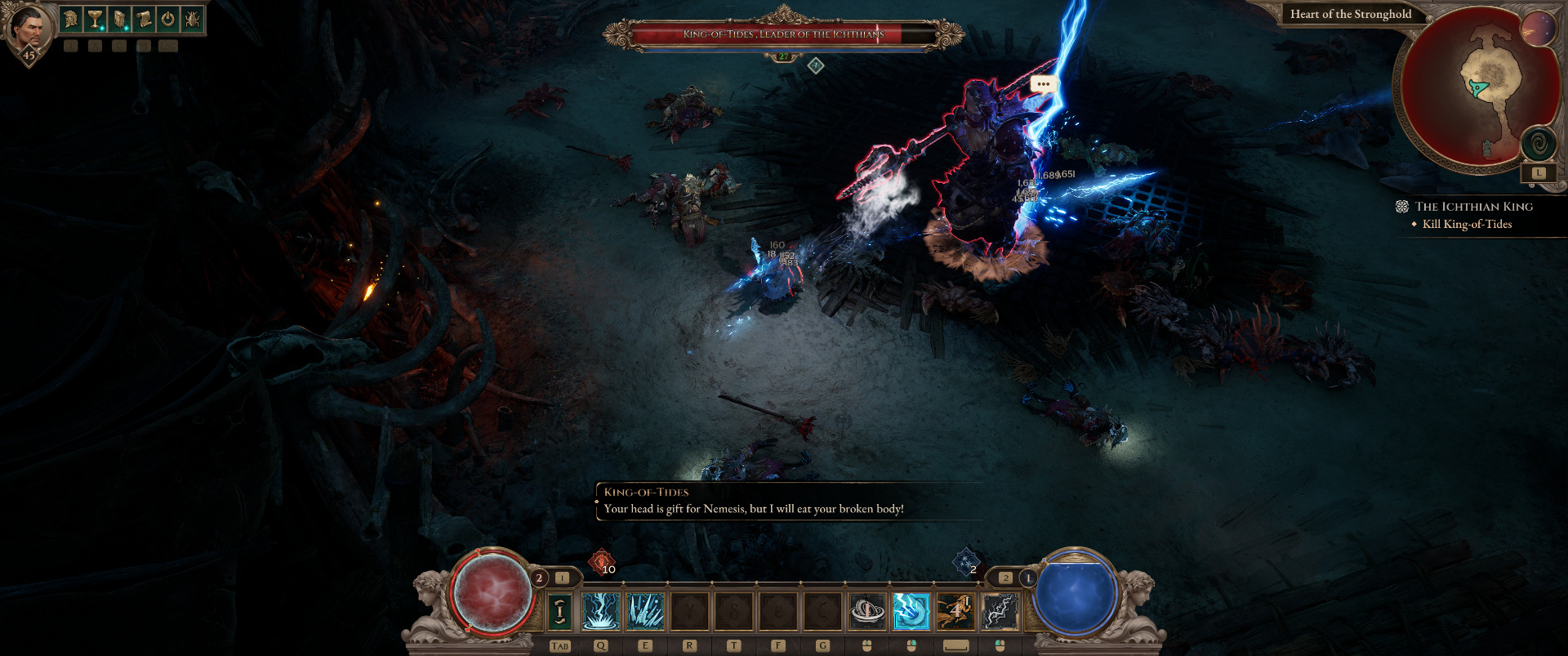Viewport: 1568px width, 656px height.
Task: Activate the highlighted lightning orb skill
Action: point(911,611)
